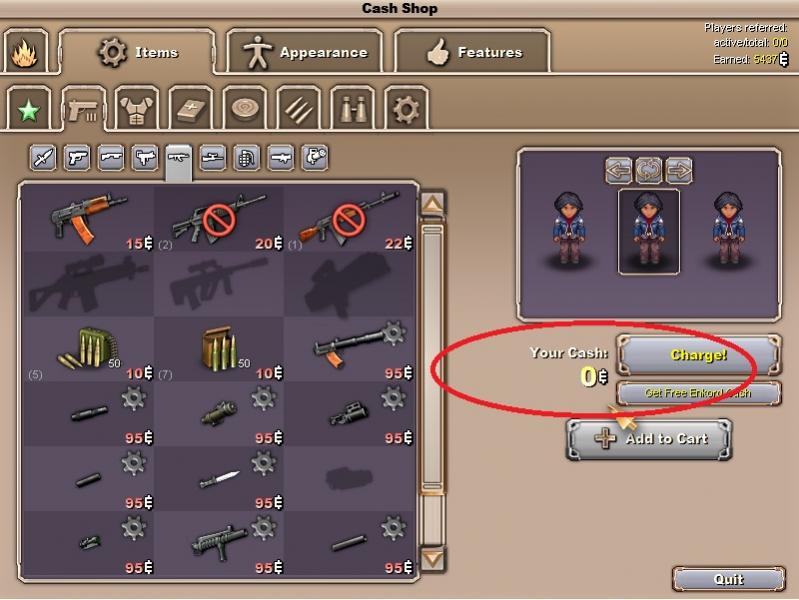Choose the brown ammo bag priced 10
The image size is (799, 600).
click(220, 348)
